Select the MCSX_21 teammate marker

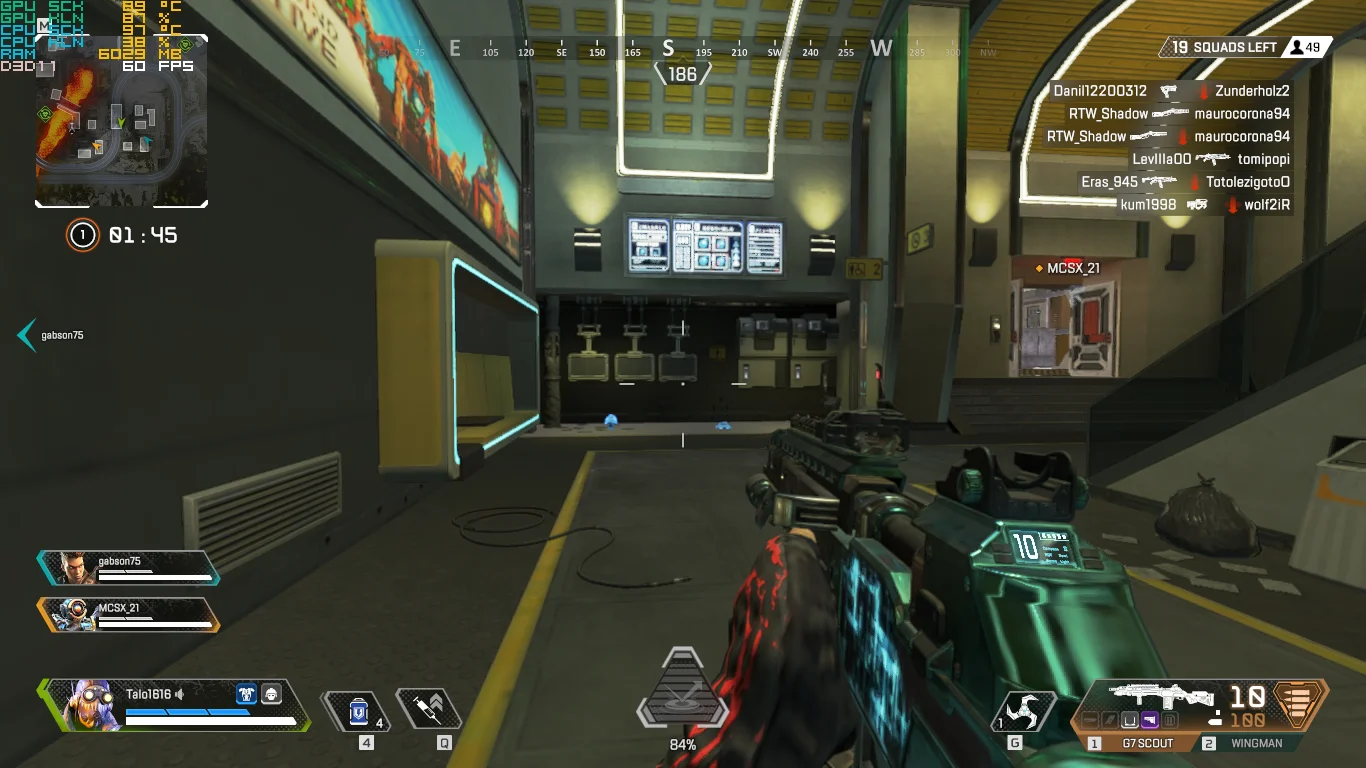[1067, 268]
